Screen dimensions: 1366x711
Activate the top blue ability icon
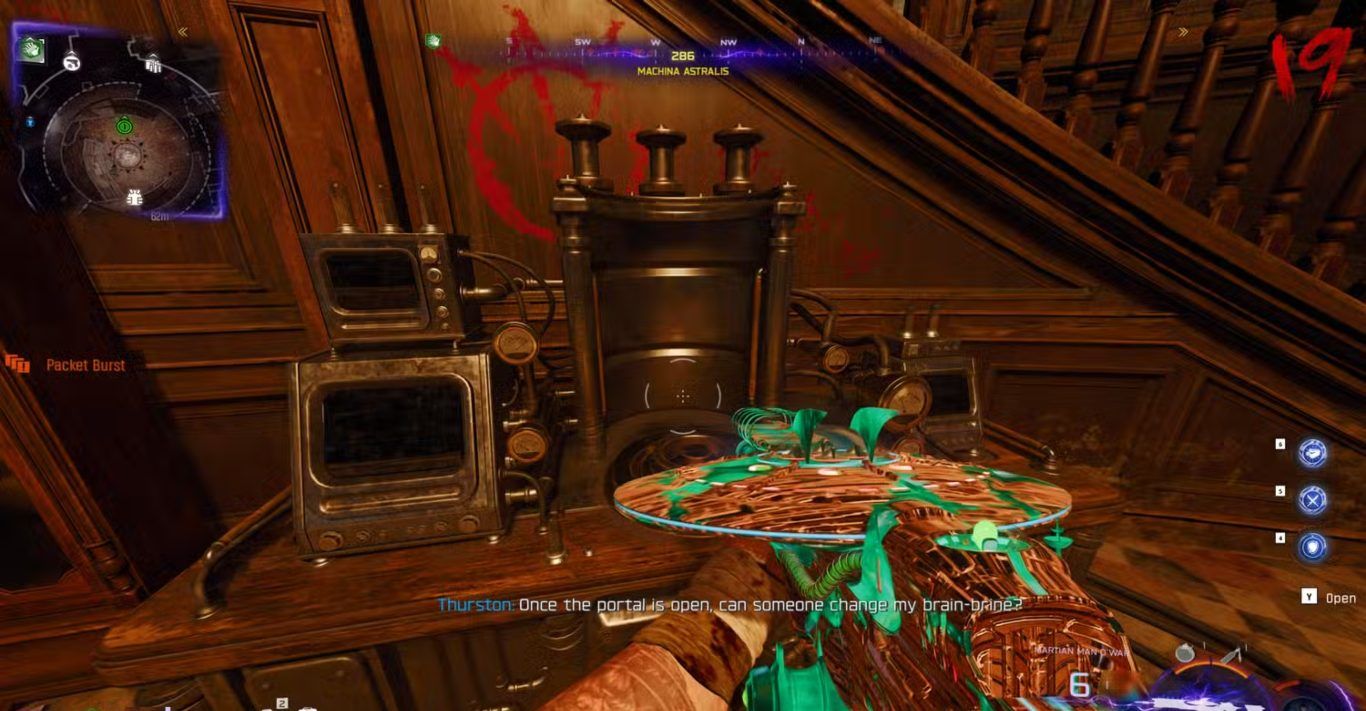(x=1312, y=452)
